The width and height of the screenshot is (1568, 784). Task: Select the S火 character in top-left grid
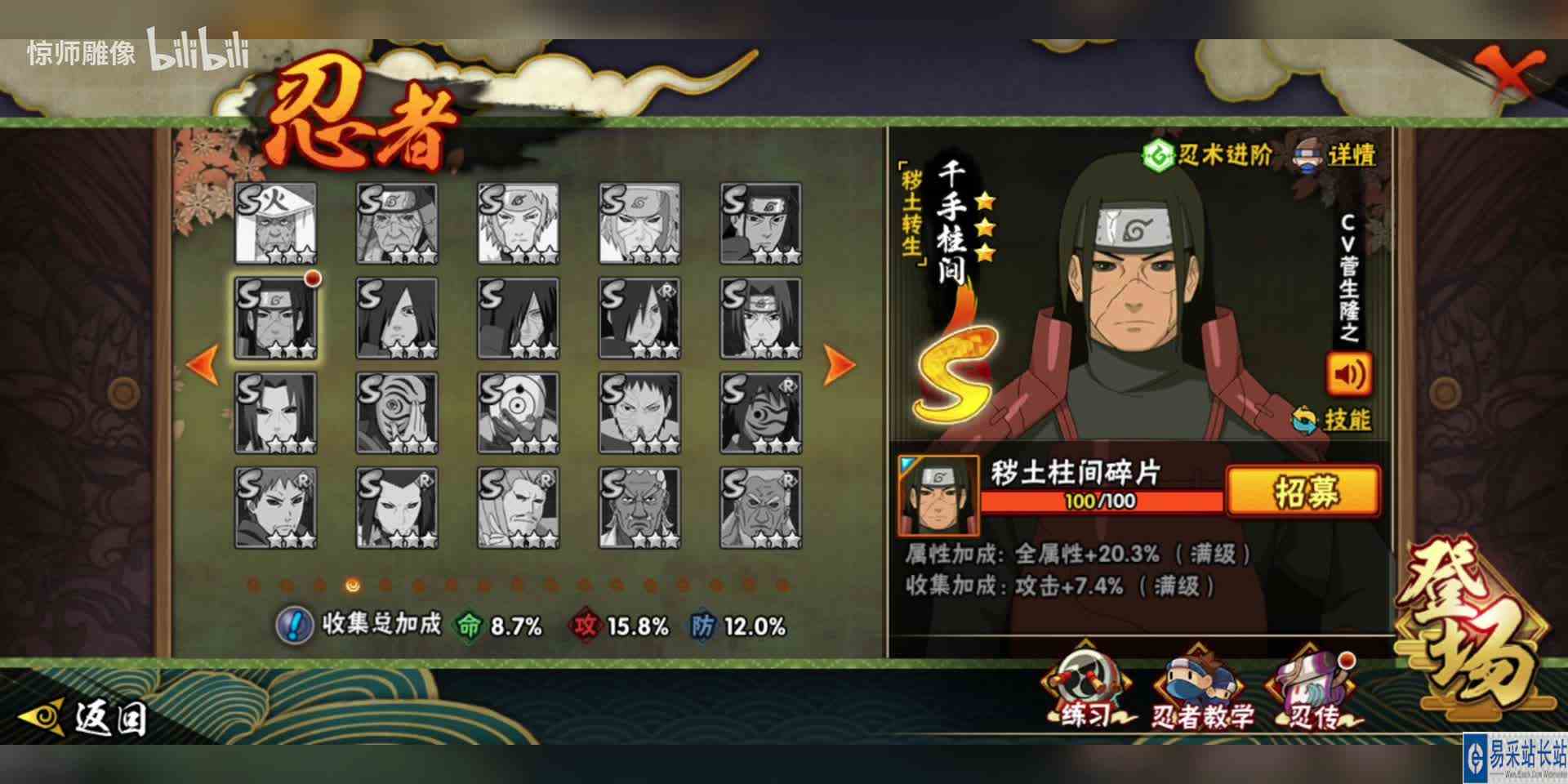coord(274,225)
